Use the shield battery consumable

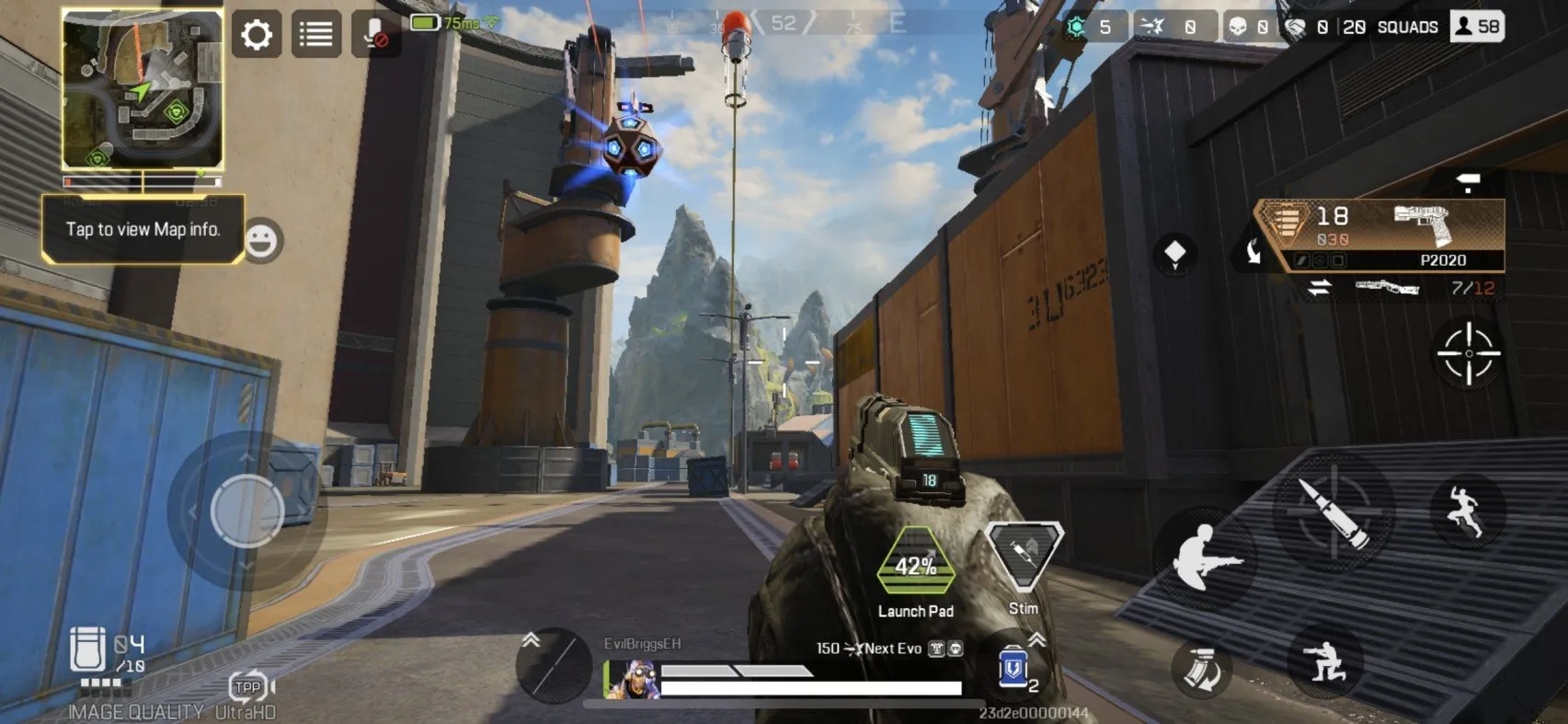click(1013, 666)
